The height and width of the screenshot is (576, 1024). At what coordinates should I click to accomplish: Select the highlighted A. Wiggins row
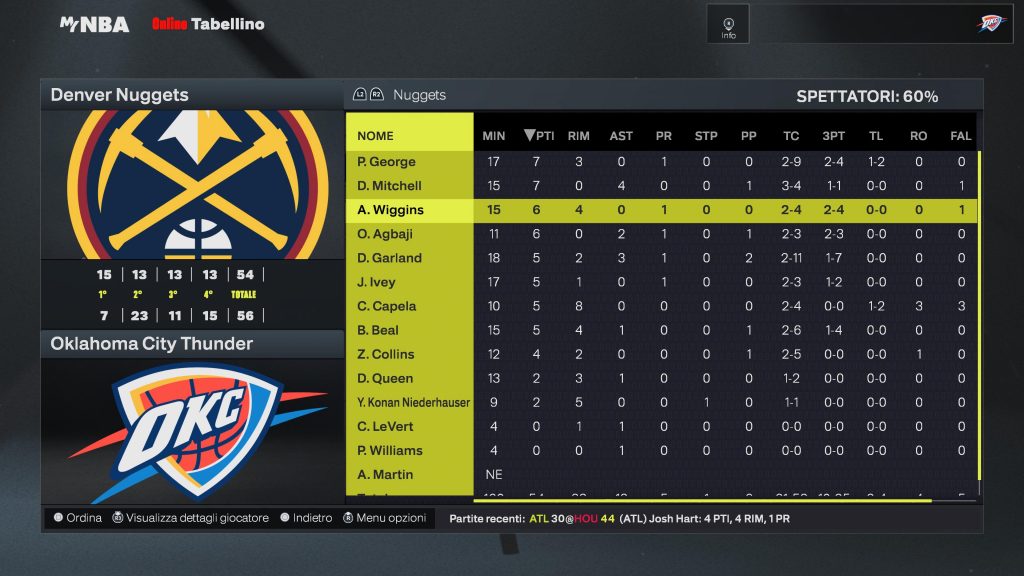click(x=390, y=210)
